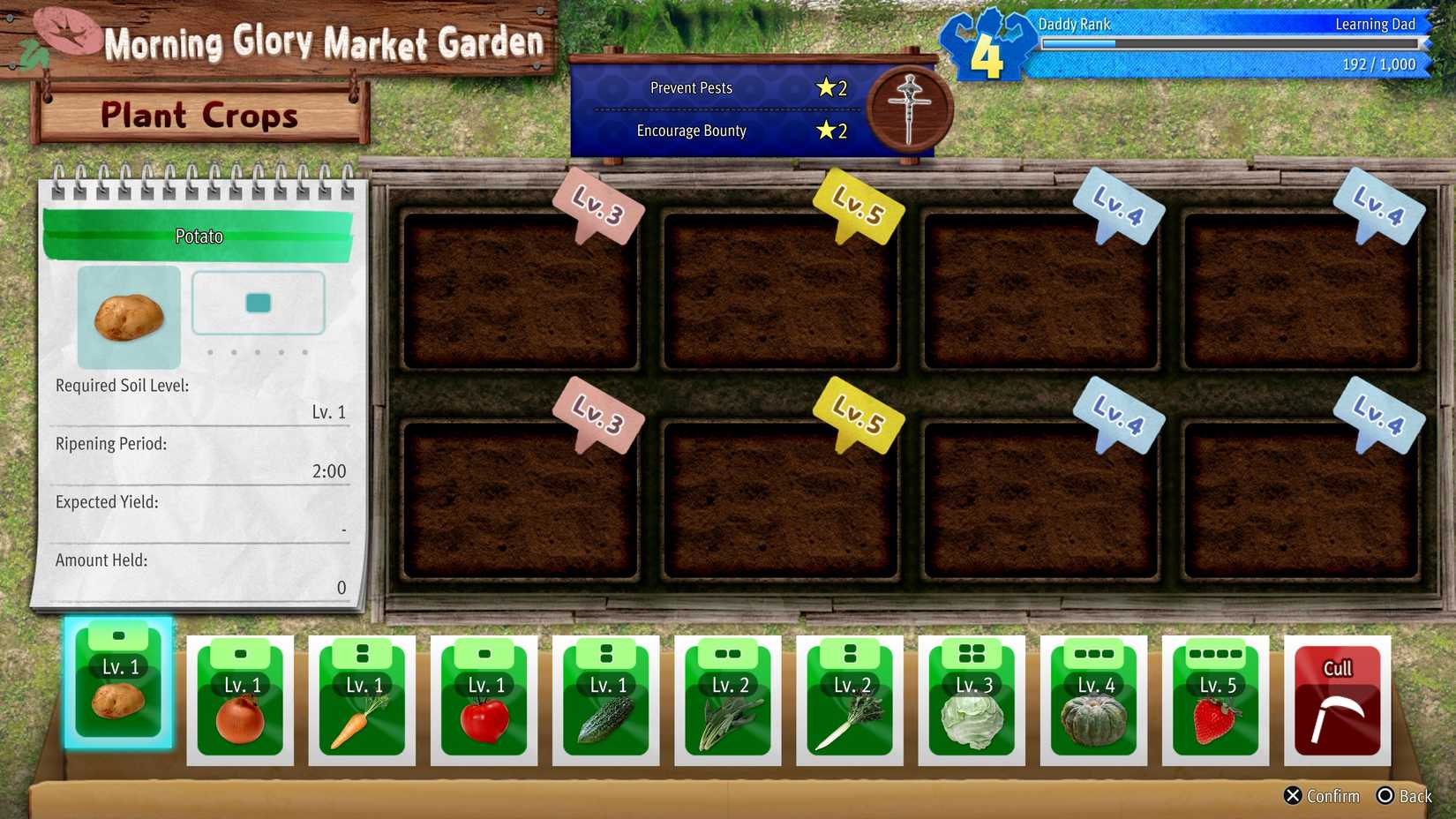Select the Cucumber crop card
1456x819 pixels.
pyautogui.click(x=605, y=702)
